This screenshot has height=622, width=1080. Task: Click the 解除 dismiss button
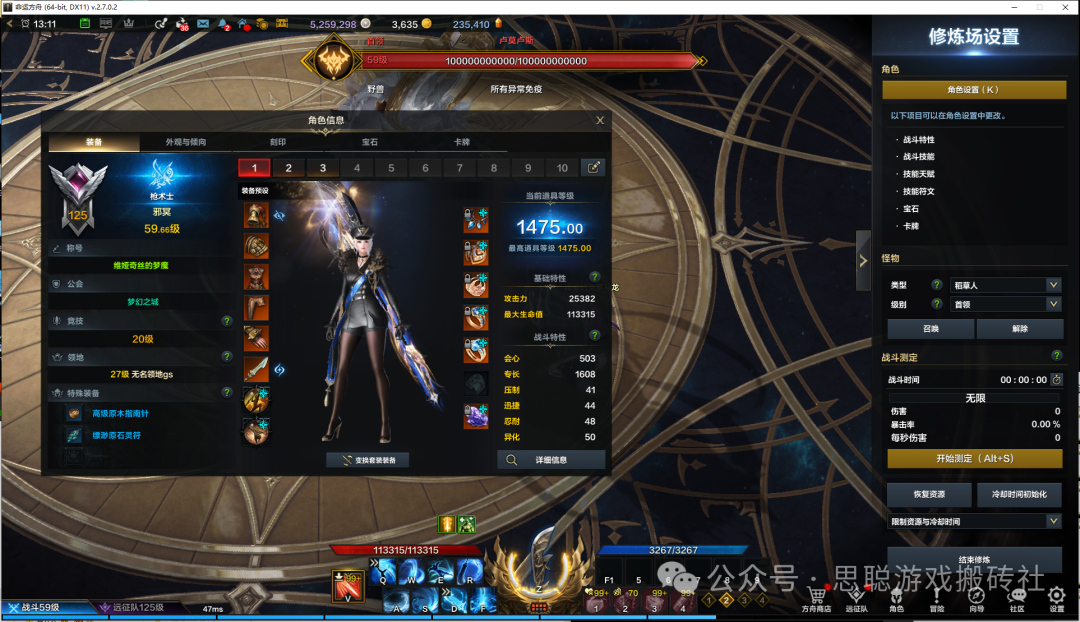[x=1018, y=329]
